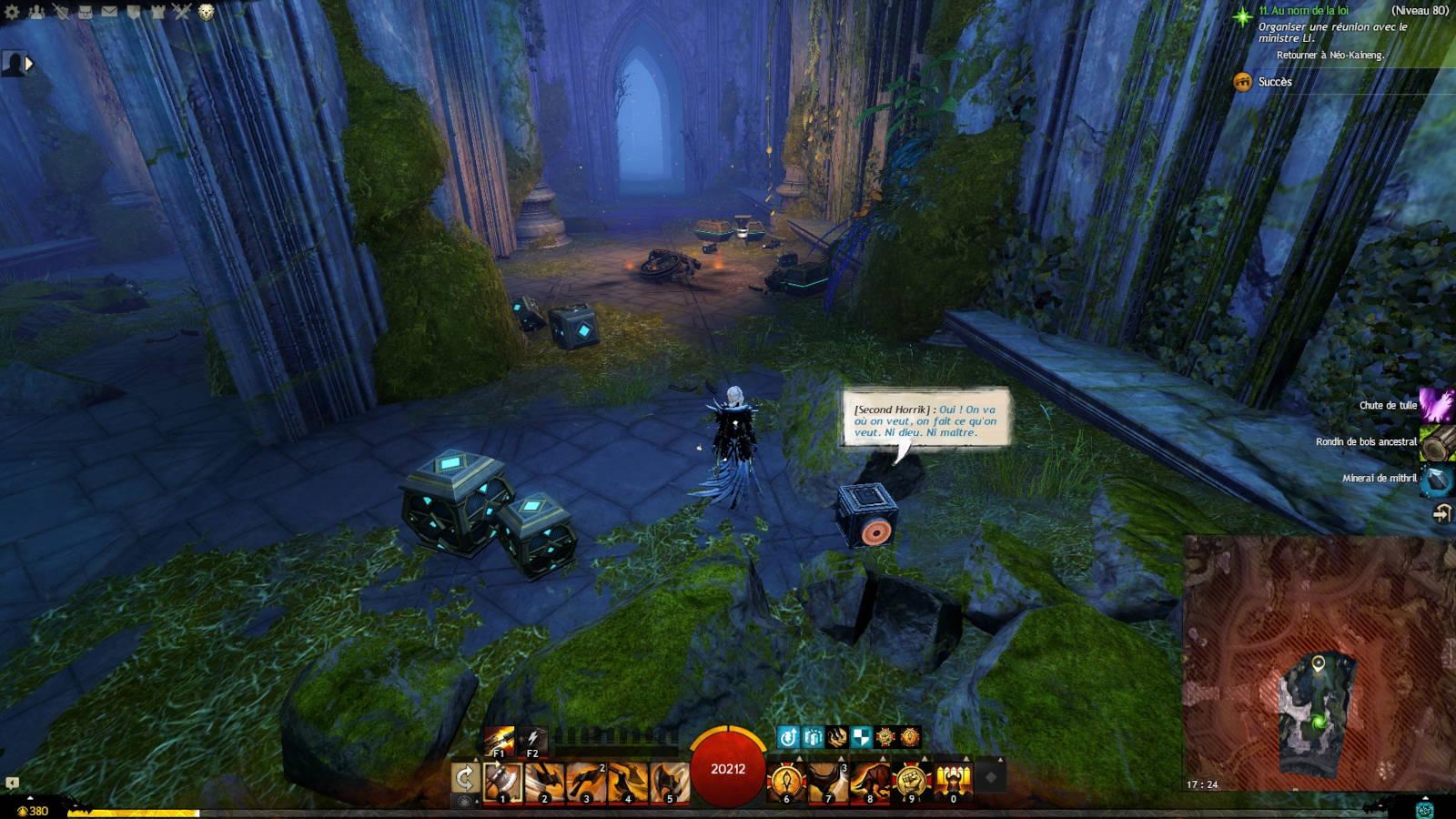Expand the party portrait arrow

(x=29, y=64)
